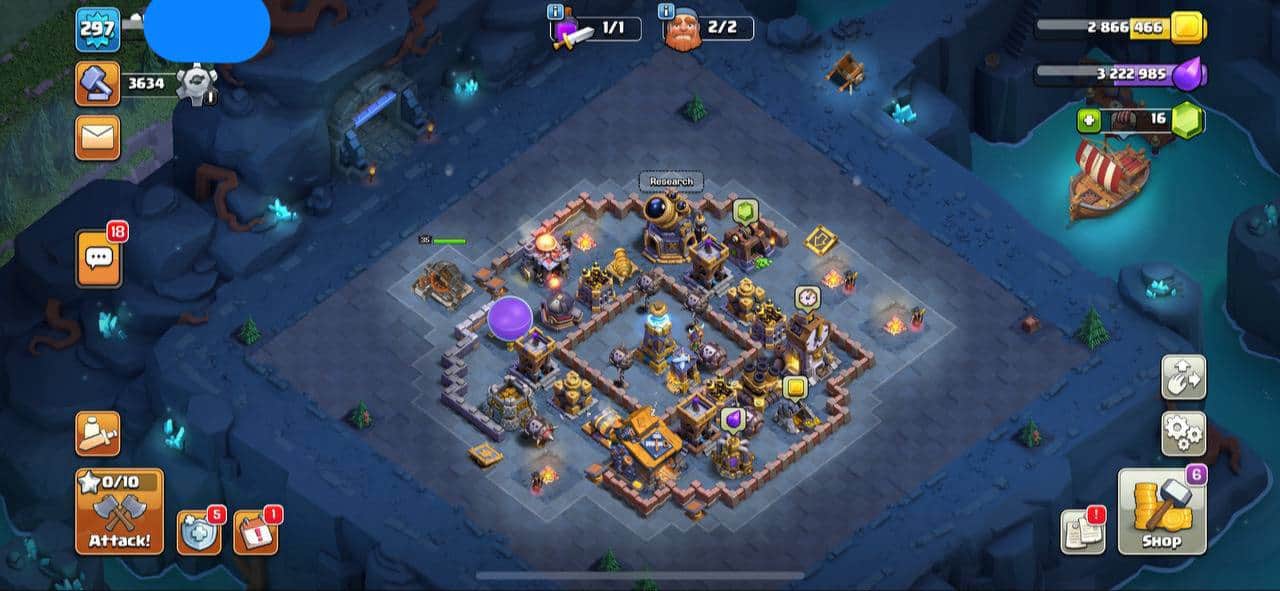Viewport: 1280px width, 591px height.
Task: Open the Shop
Action: click(x=1161, y=512)
